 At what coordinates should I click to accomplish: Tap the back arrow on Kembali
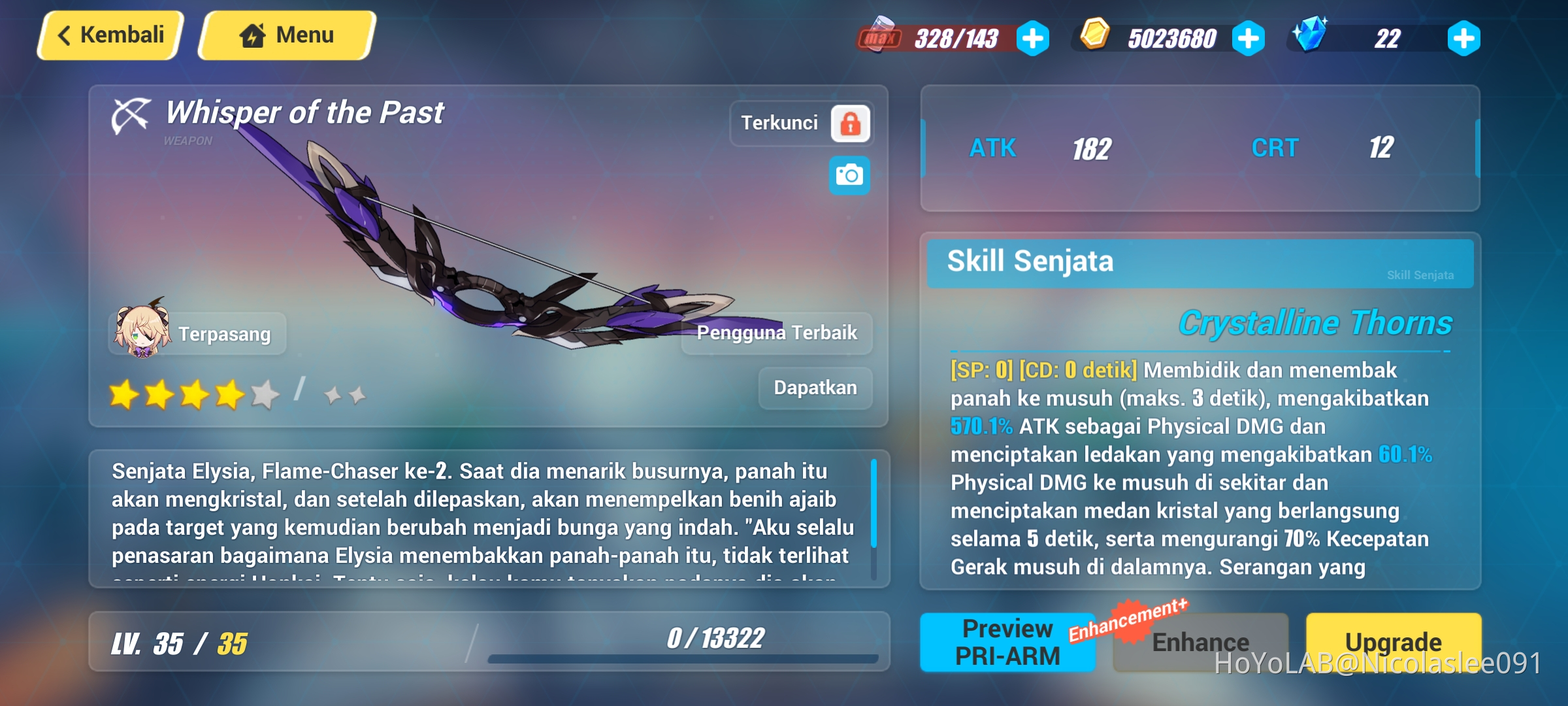63,34
